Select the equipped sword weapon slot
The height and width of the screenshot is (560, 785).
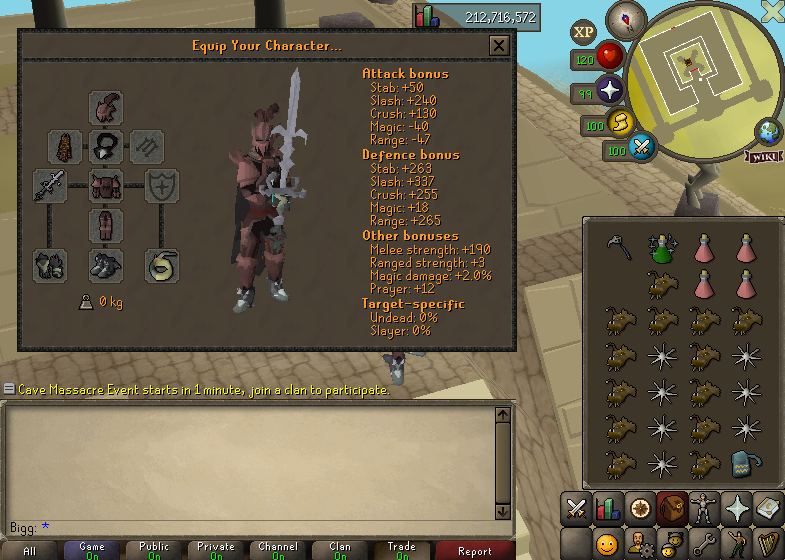click(50, 185)
